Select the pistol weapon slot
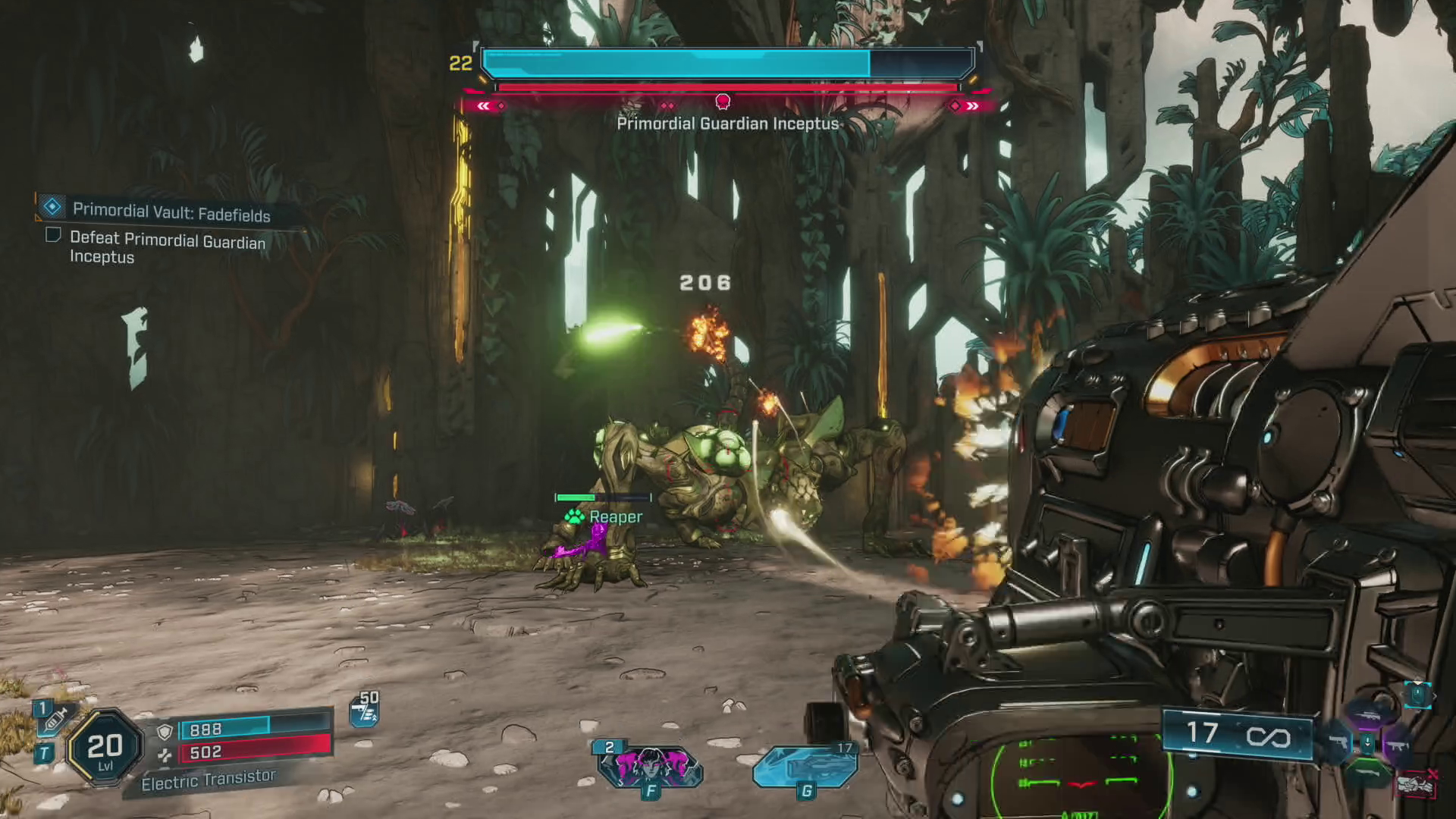Image resolution: width=1456 pixels, height=819 pixels. (1337, 742)
